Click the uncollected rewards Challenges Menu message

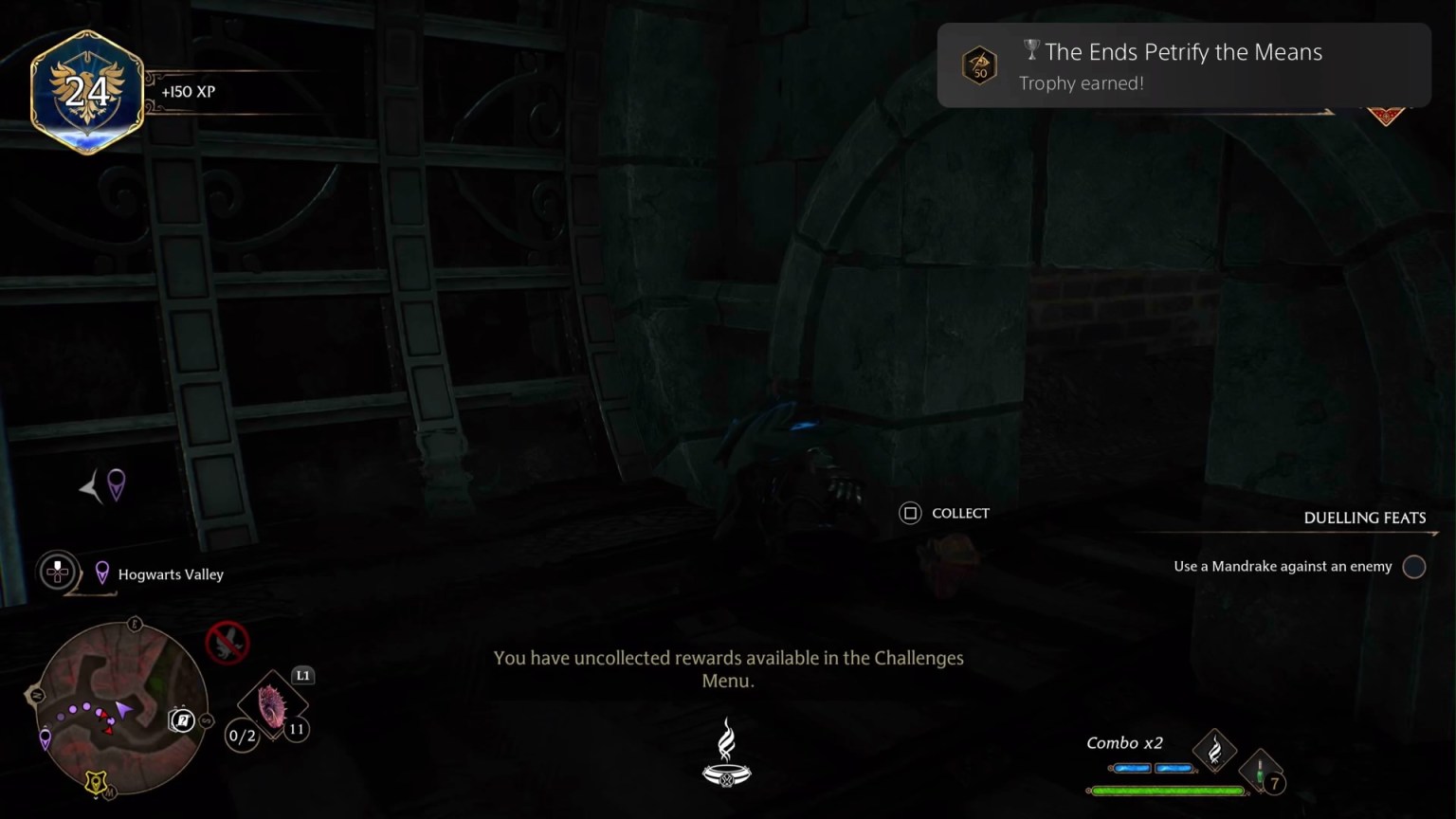[x=727, y=668]
